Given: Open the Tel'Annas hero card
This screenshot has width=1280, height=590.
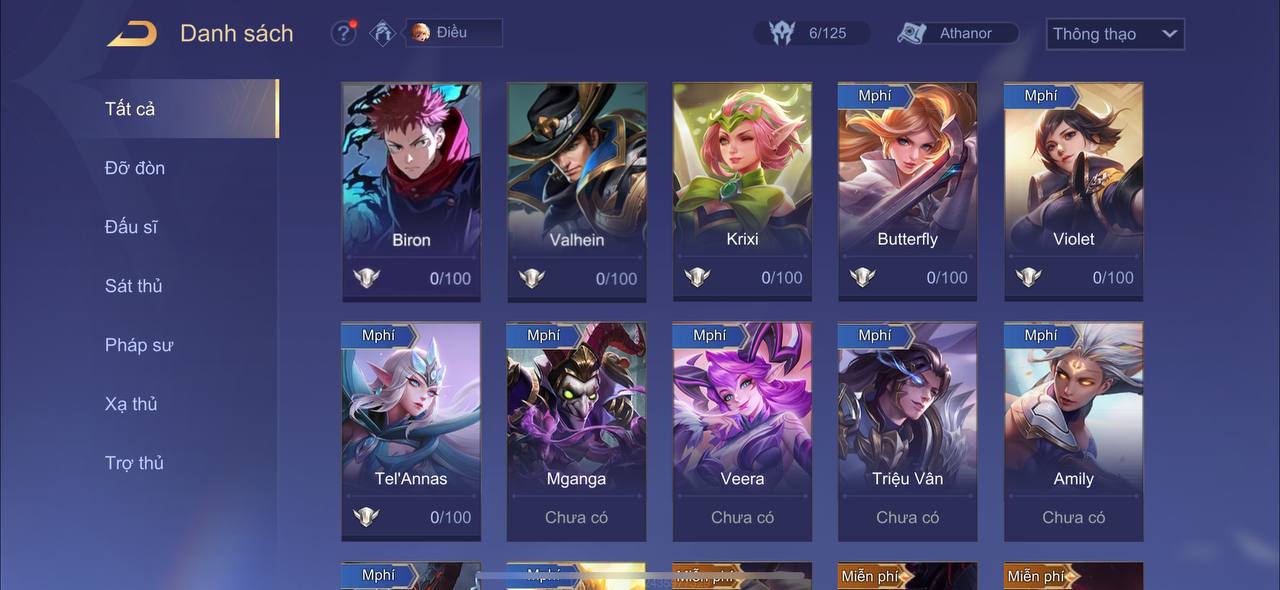Looking at the screenshot, I should point(411,430).
